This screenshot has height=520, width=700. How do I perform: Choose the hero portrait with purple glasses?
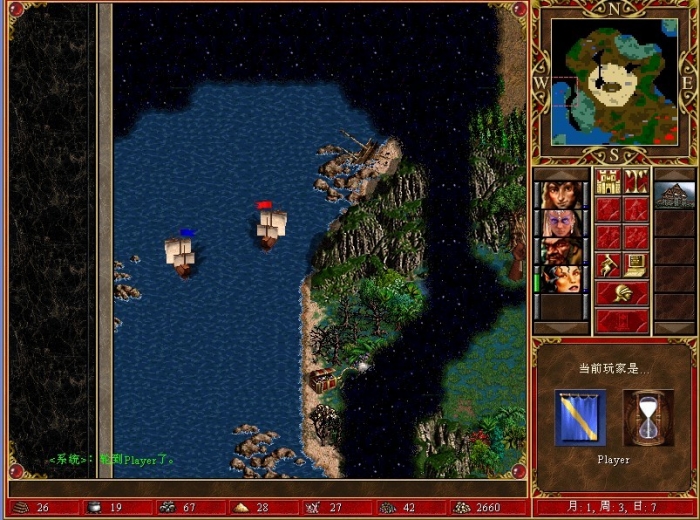point(561,222)
